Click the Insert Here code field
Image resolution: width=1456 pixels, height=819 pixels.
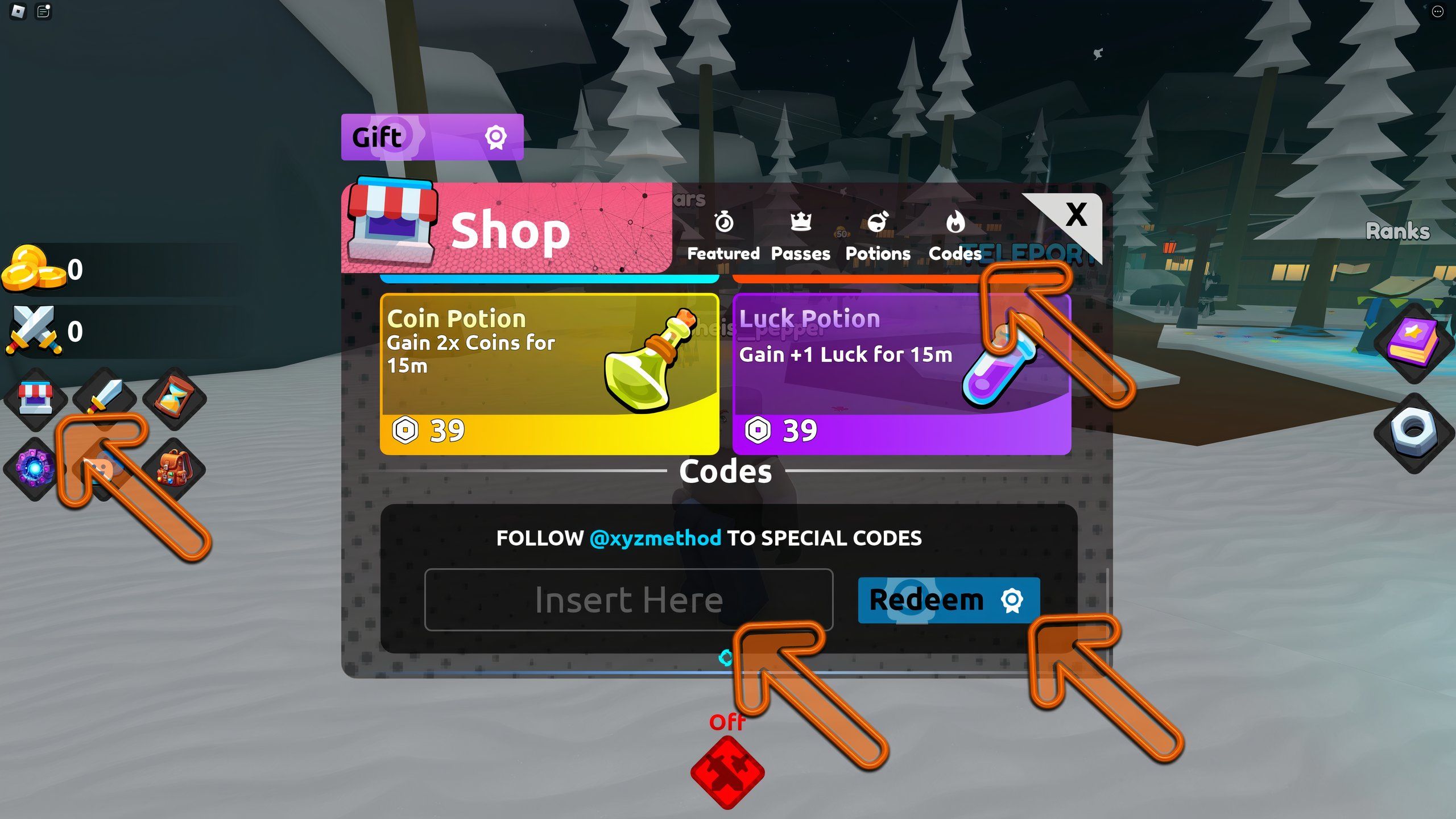coord(628,599)
